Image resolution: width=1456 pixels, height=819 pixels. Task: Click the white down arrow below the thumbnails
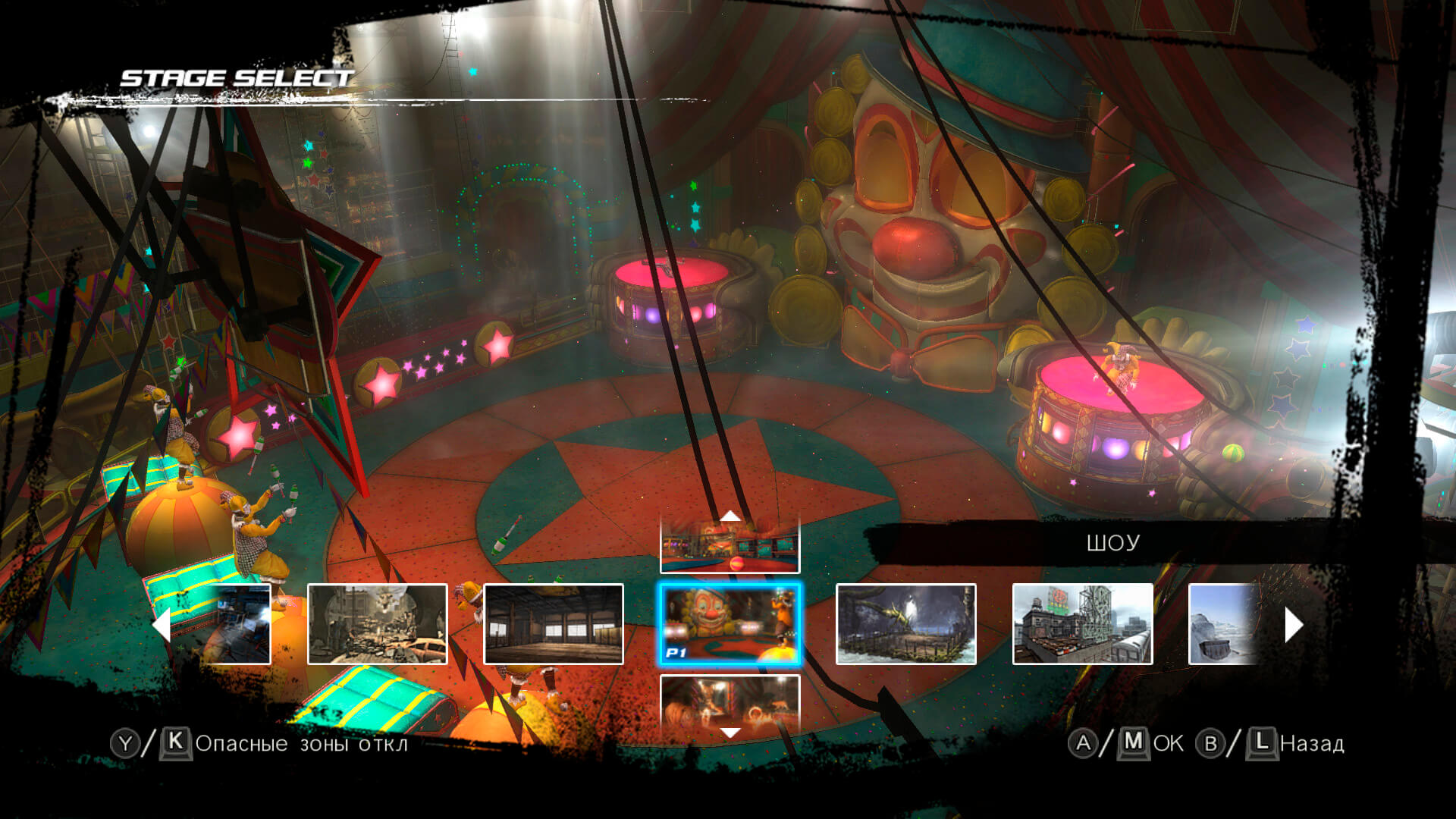click(x=730, y=733)
